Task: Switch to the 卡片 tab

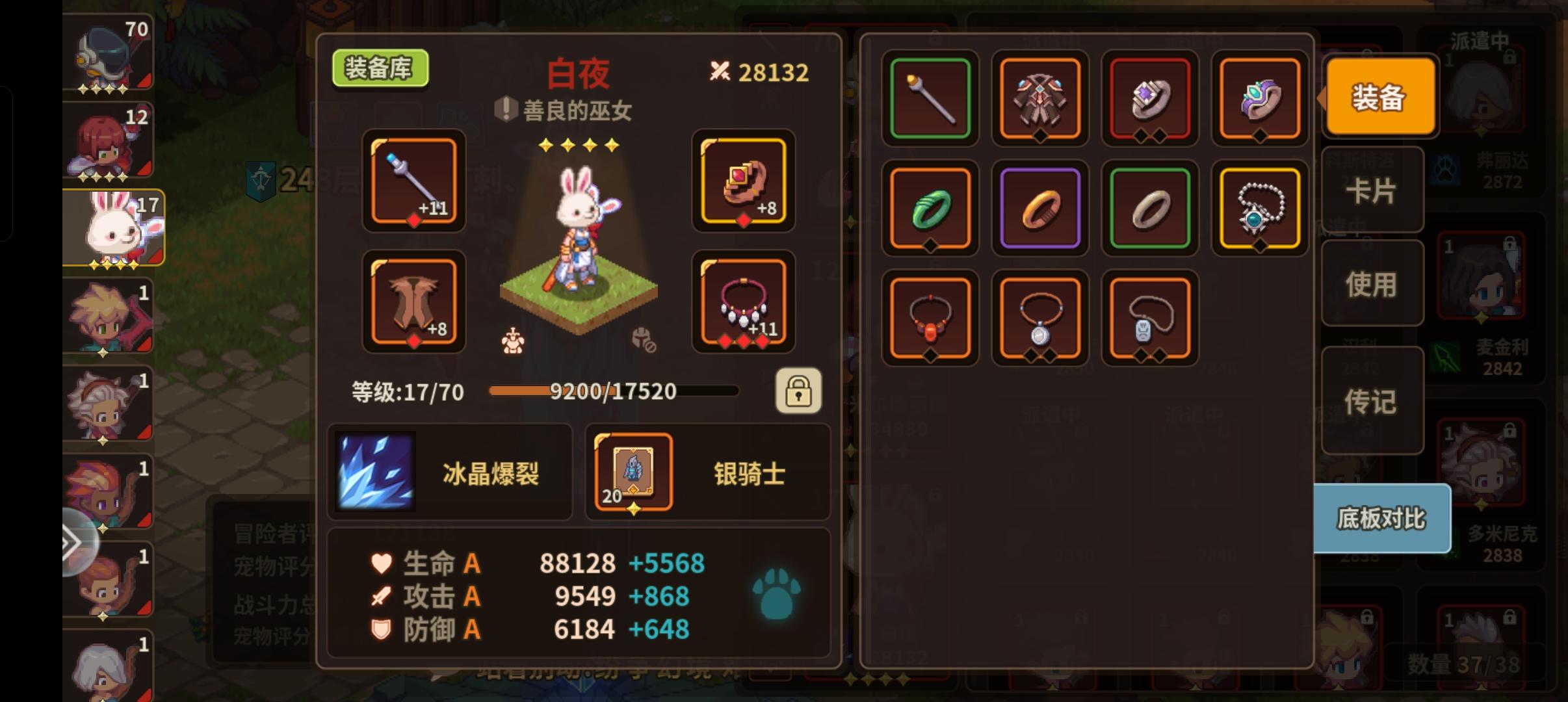Action: tap(1373, 192)
